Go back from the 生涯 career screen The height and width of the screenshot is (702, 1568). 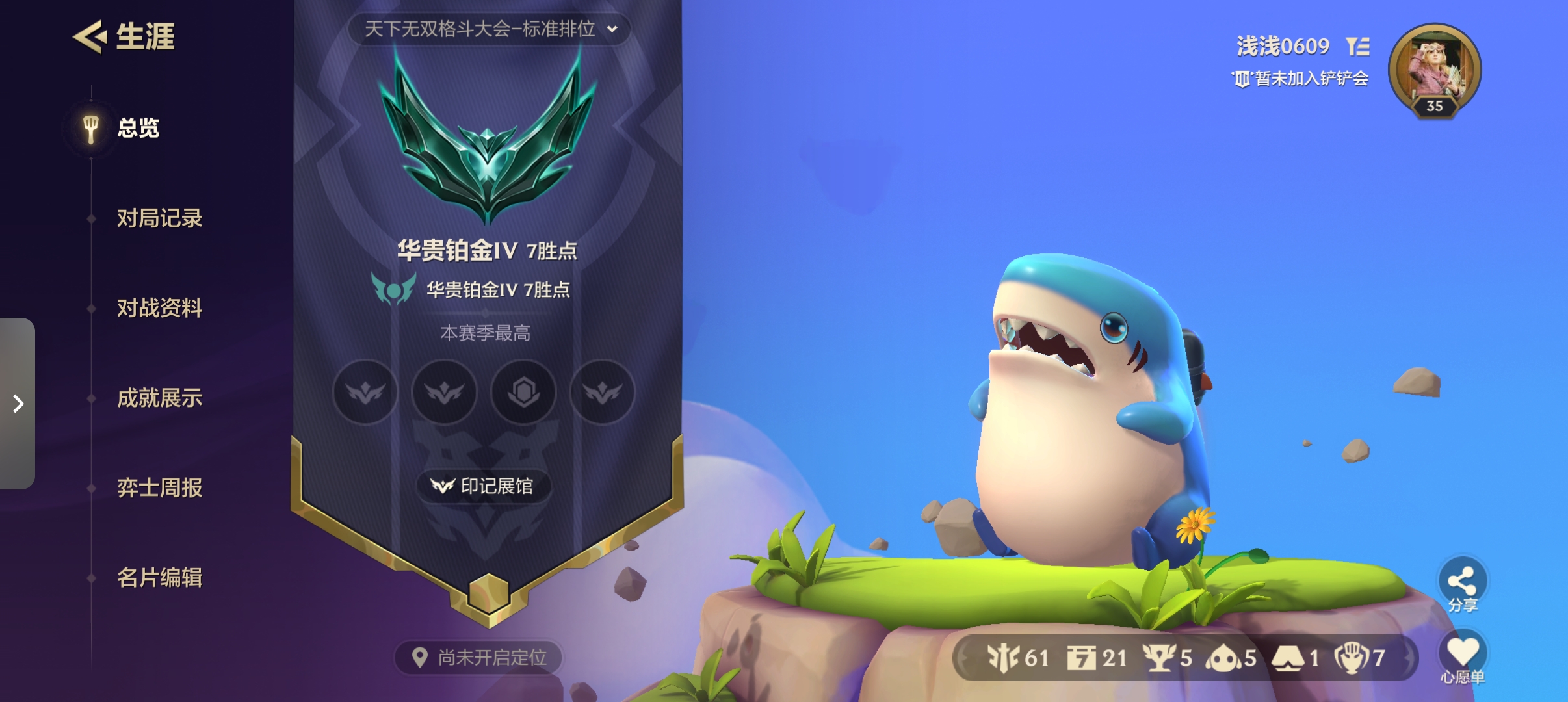tap(90, 36)
